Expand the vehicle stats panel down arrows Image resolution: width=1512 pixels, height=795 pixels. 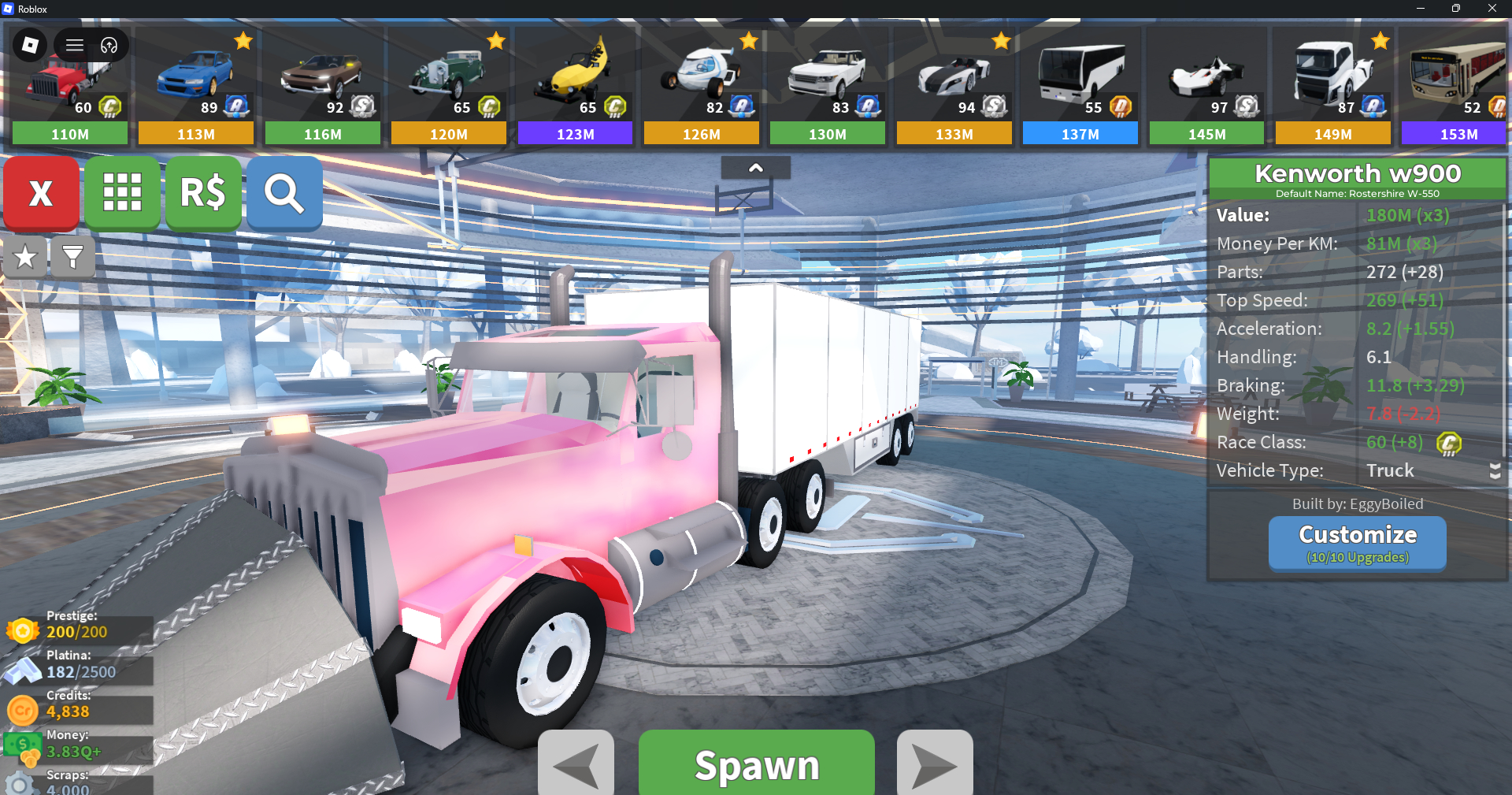pyautogui.click(x=1495, y=471)
